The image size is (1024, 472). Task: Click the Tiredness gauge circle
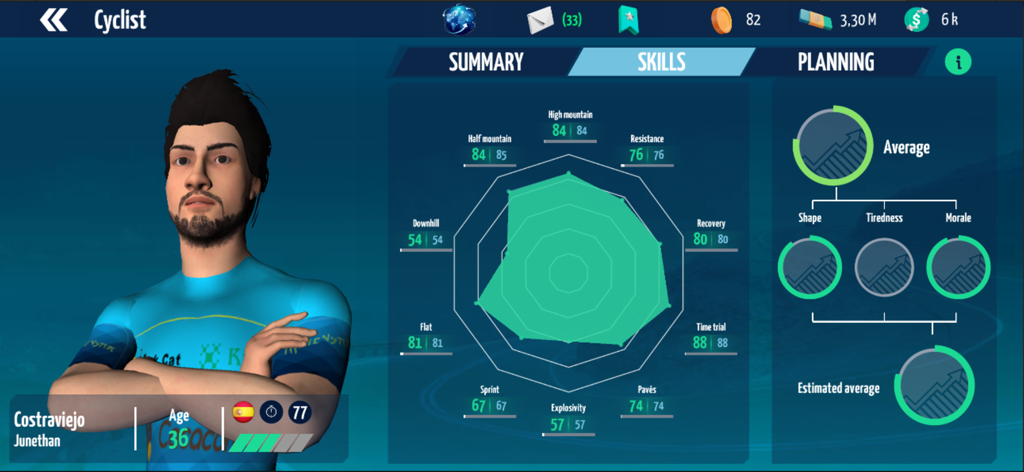click(884, 268)
